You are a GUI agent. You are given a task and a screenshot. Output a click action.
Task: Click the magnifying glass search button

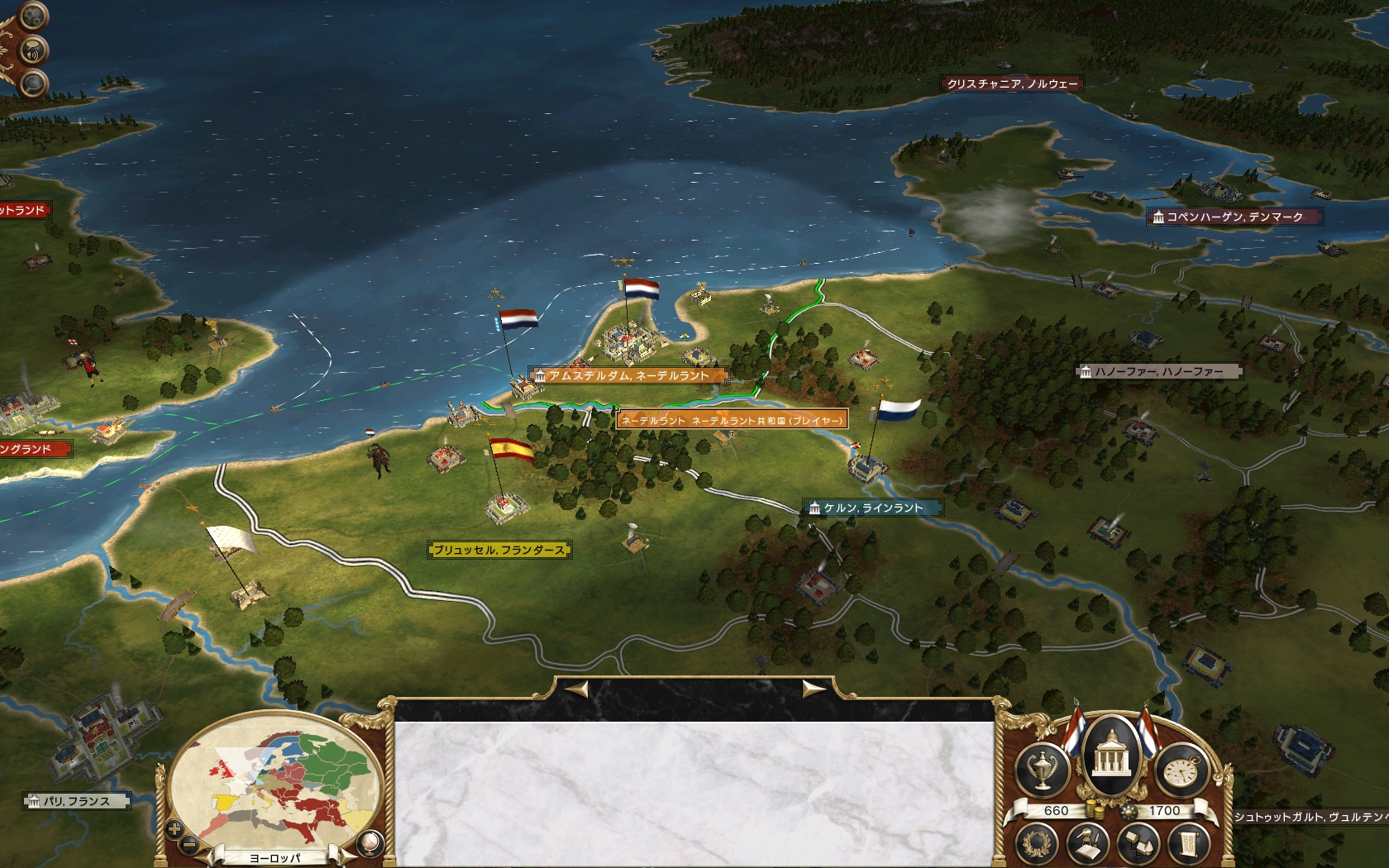pos(33,83)
